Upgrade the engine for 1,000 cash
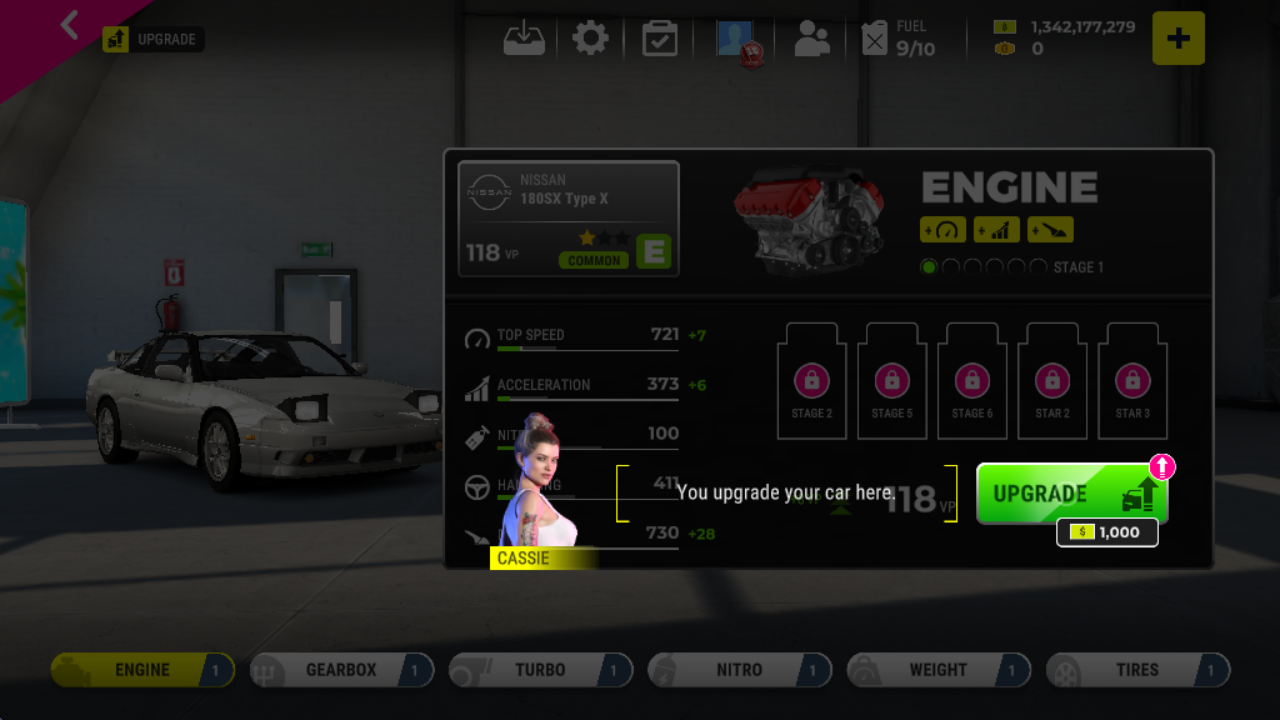 (x=1071, y=494)
